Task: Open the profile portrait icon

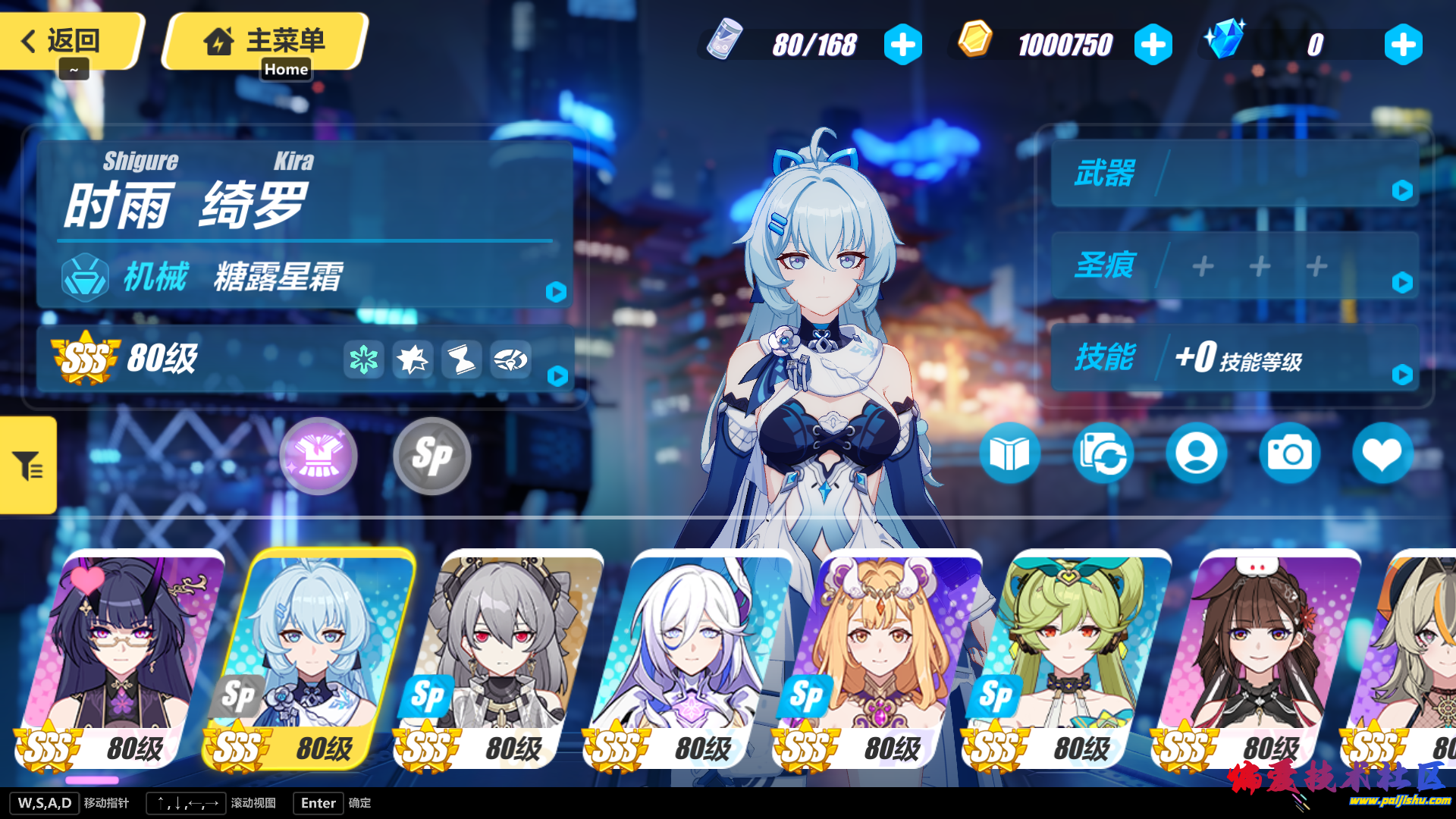Action: pos(1196,453)
